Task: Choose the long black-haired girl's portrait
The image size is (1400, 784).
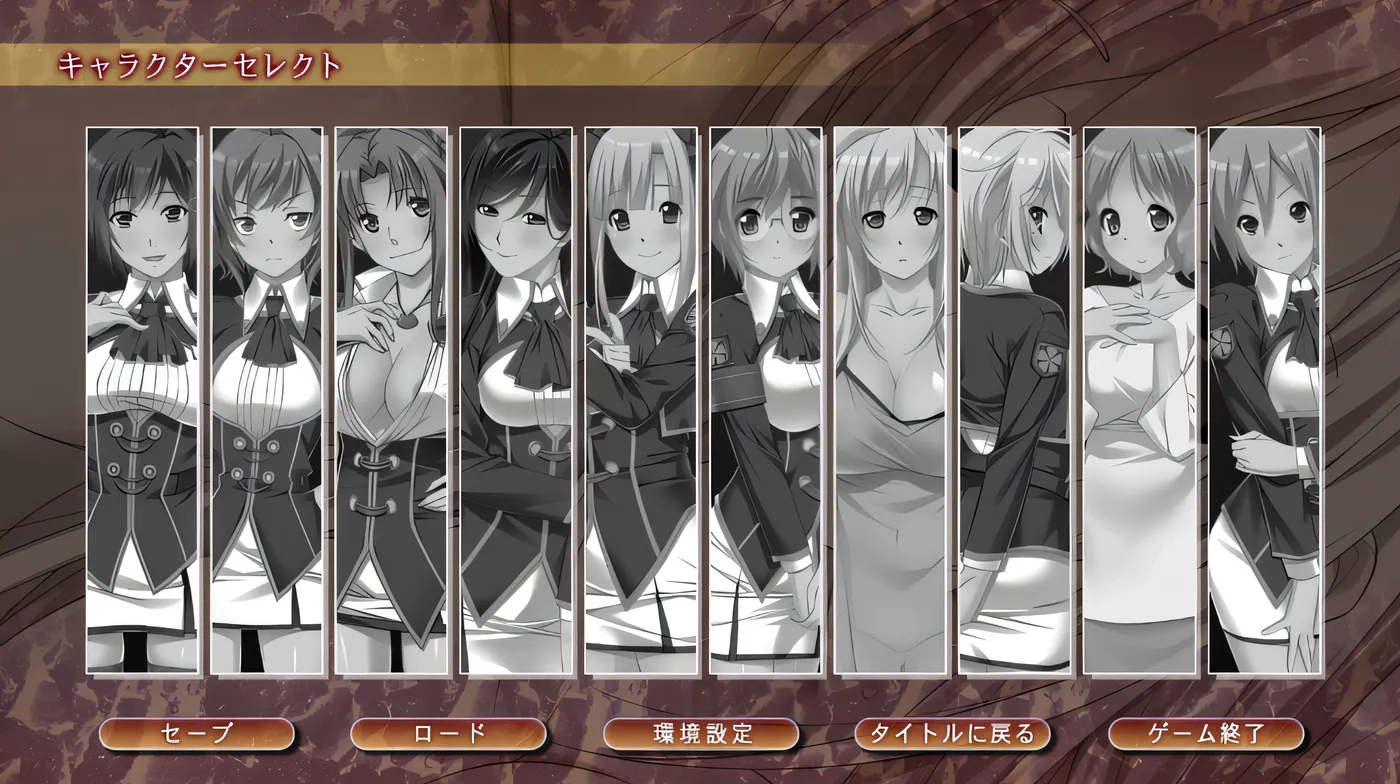Action: 516,400
